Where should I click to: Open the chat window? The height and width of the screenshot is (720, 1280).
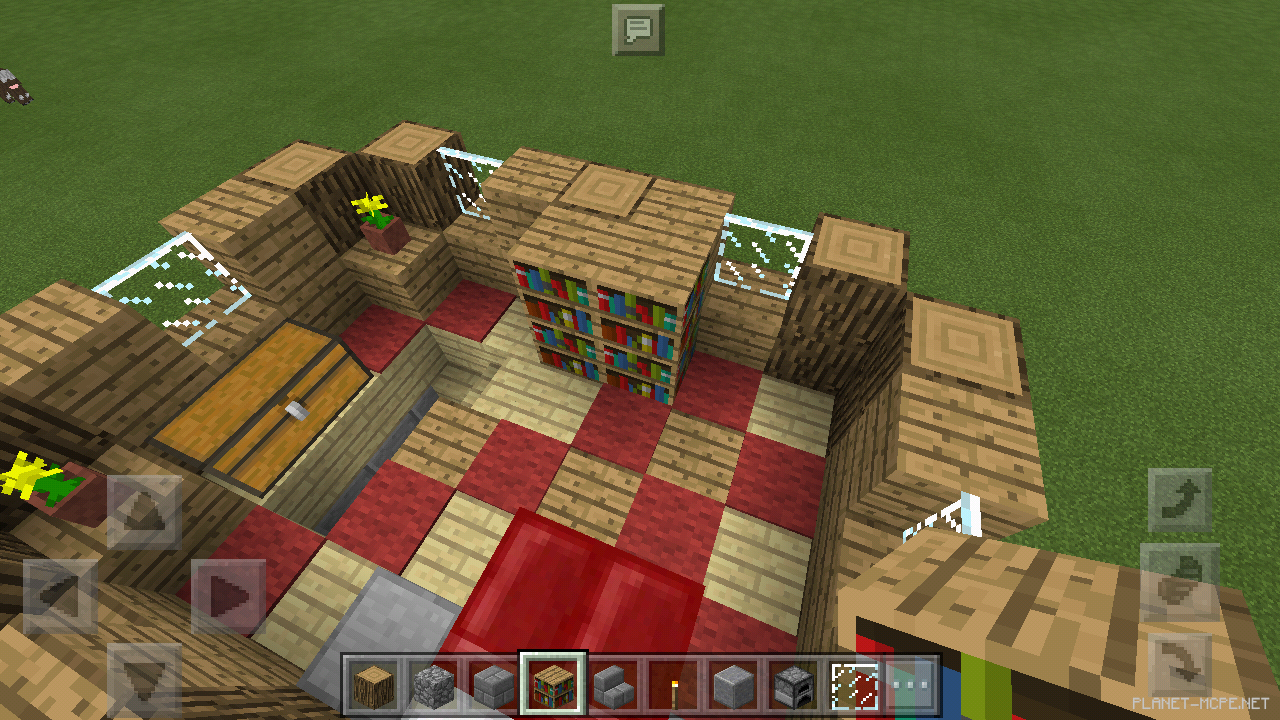638,29
